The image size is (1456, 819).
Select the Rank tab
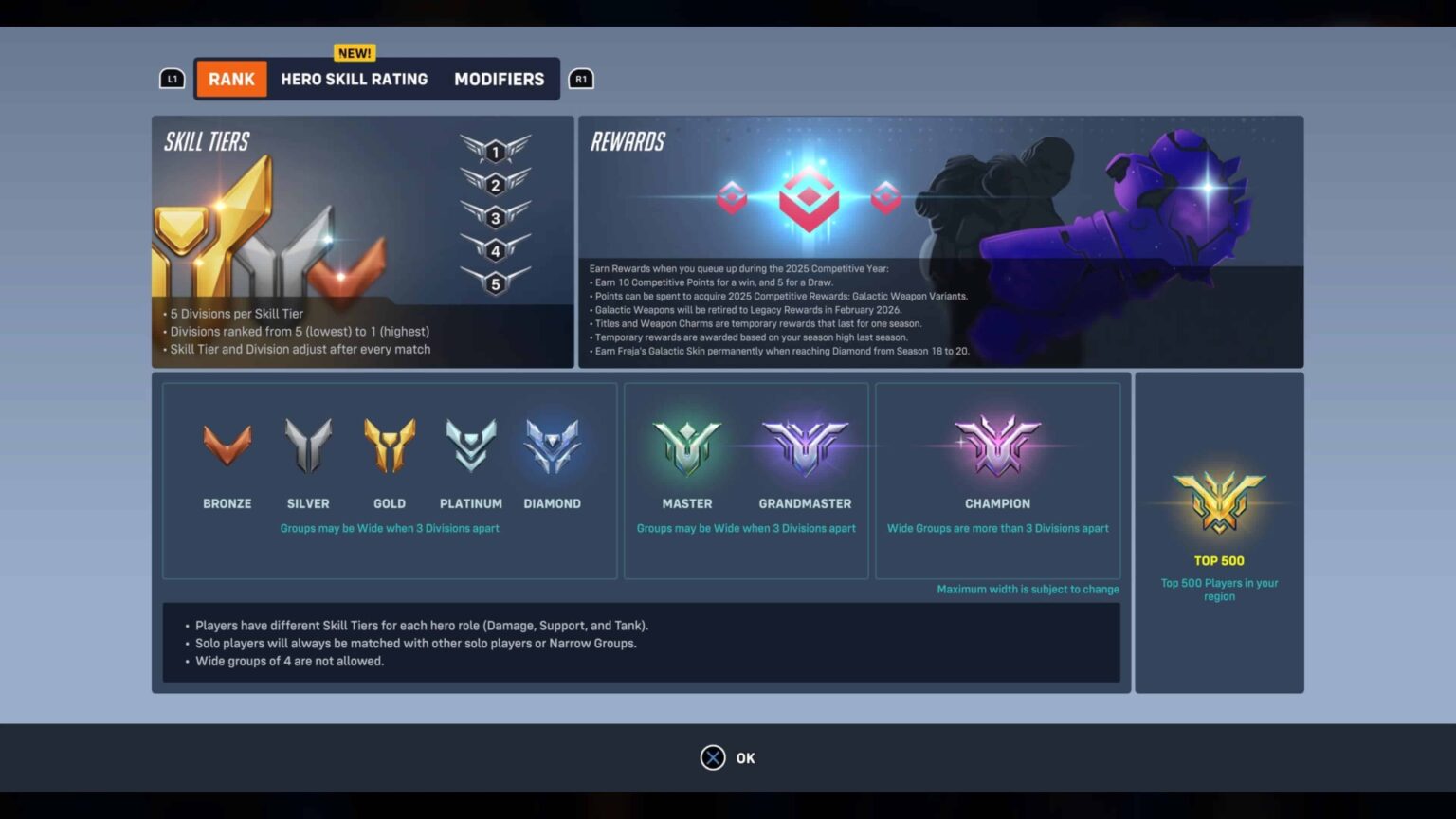point(231,79)
